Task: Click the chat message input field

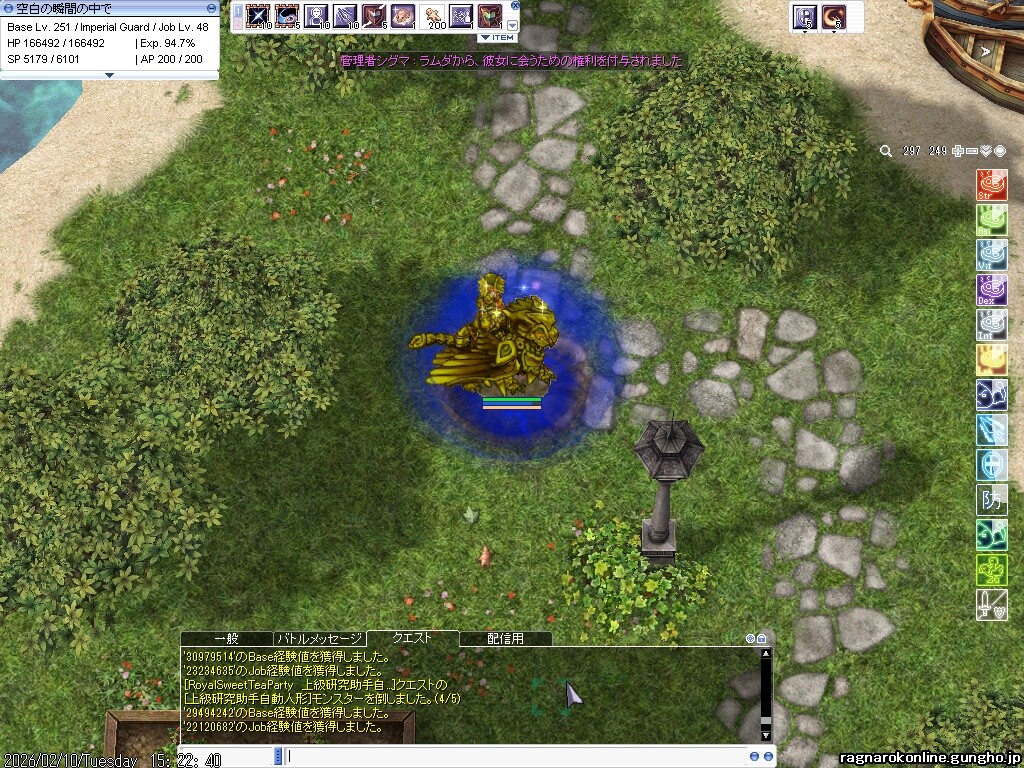Action: pyautogui.click(x=515, y=756)
